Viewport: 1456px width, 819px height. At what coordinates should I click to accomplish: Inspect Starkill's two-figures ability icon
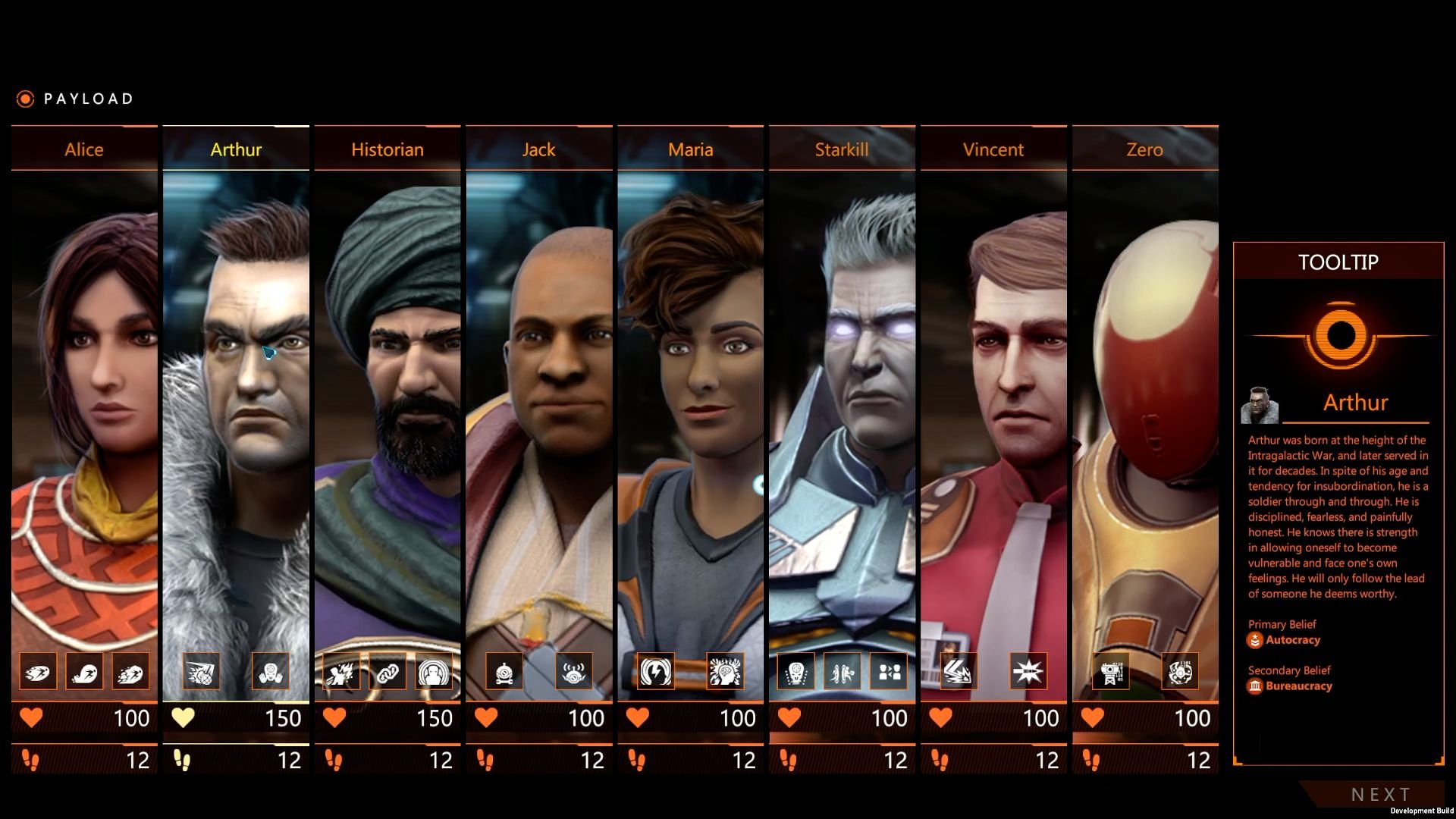point(889,672)
